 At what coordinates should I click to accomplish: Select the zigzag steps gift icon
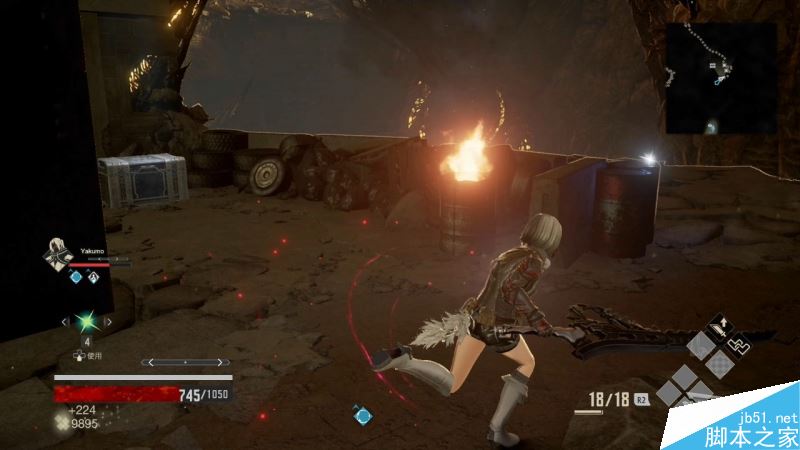(738, 343)
